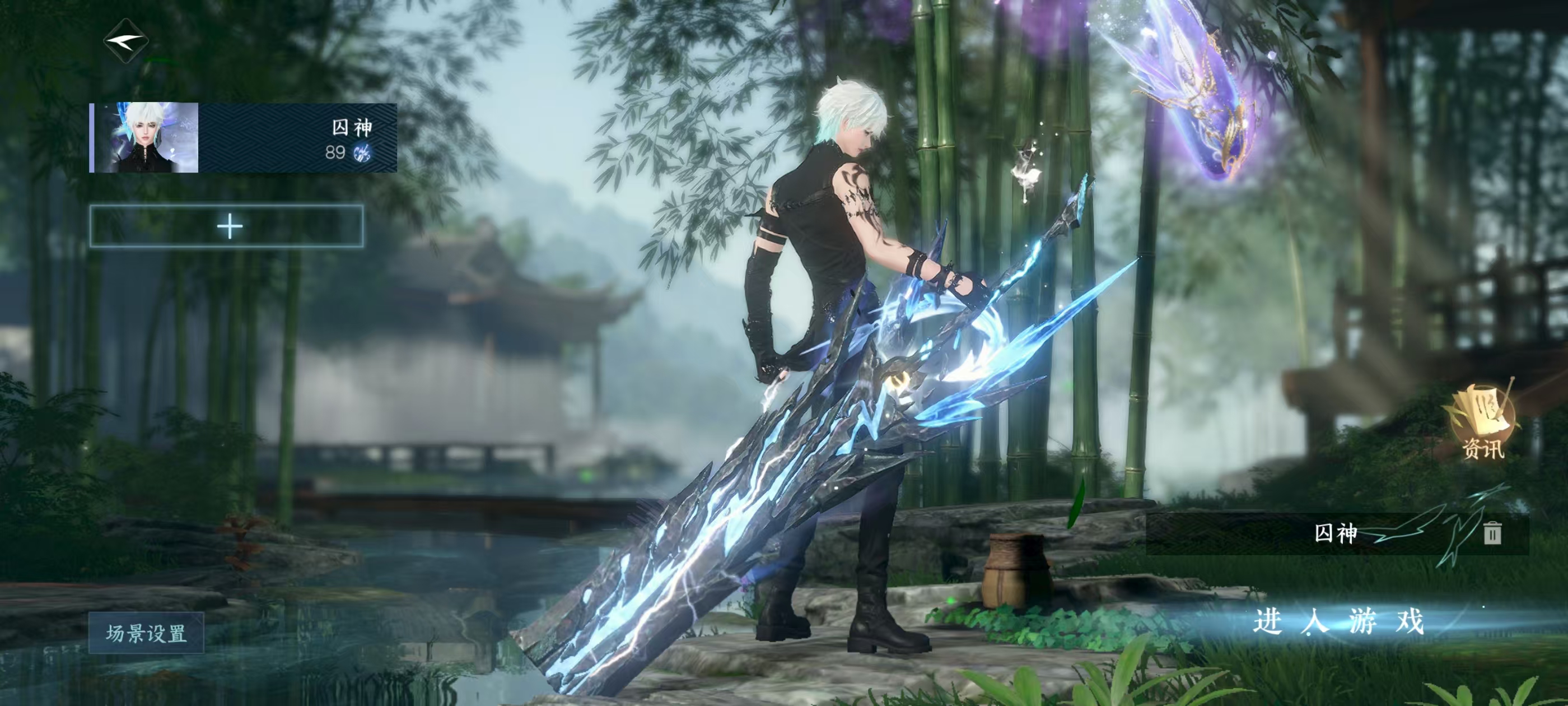Click the back arrow button

(126, 41)
